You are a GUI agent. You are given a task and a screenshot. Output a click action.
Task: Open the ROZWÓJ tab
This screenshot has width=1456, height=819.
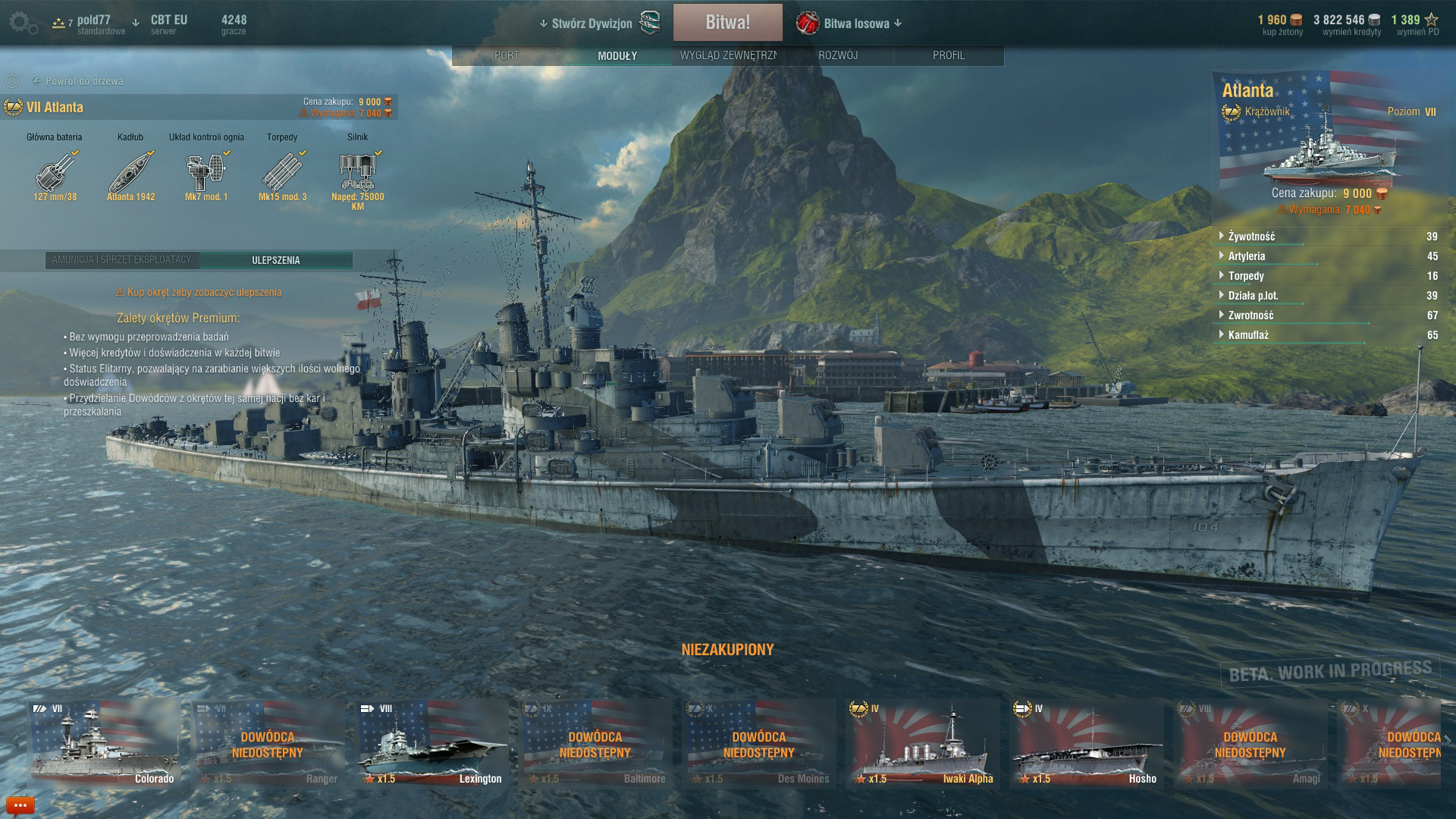pyautogui.click(x=838, y=55)
